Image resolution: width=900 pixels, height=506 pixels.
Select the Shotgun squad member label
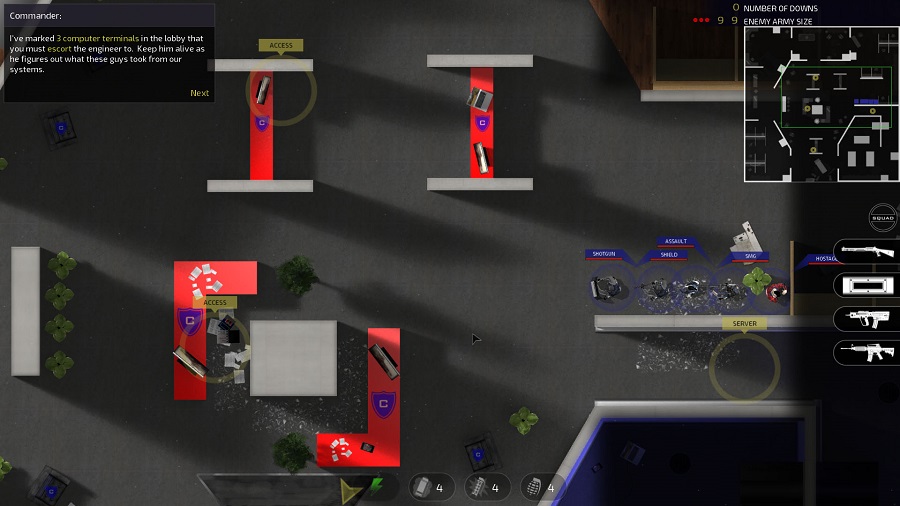604,254
